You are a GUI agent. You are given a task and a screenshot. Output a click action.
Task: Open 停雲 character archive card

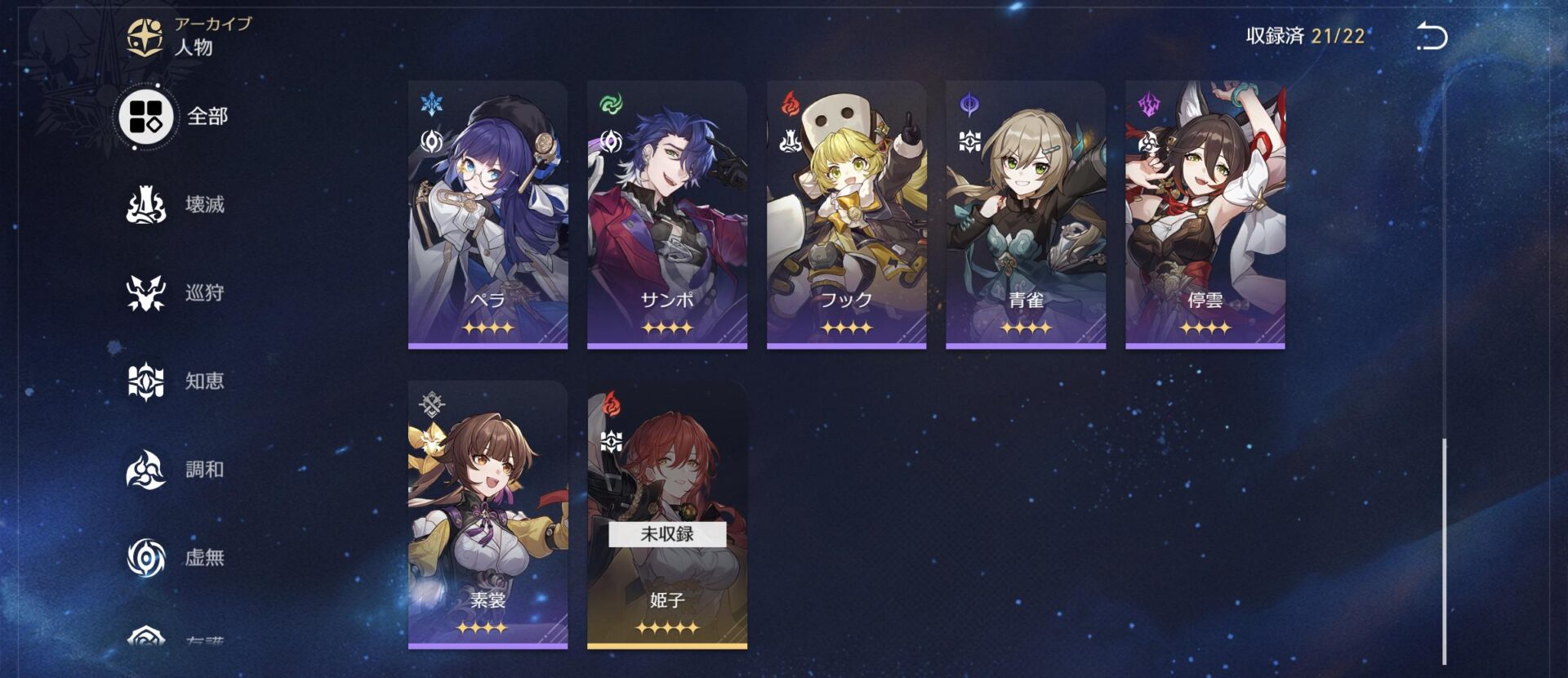pos(1205,215)
